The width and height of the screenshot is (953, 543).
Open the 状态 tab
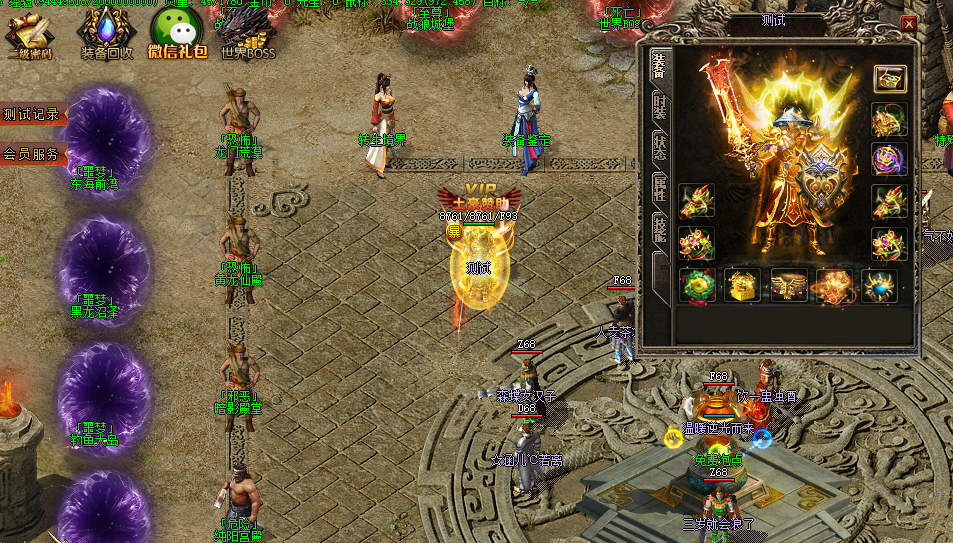pyautogui.click(x=660, y=146)
